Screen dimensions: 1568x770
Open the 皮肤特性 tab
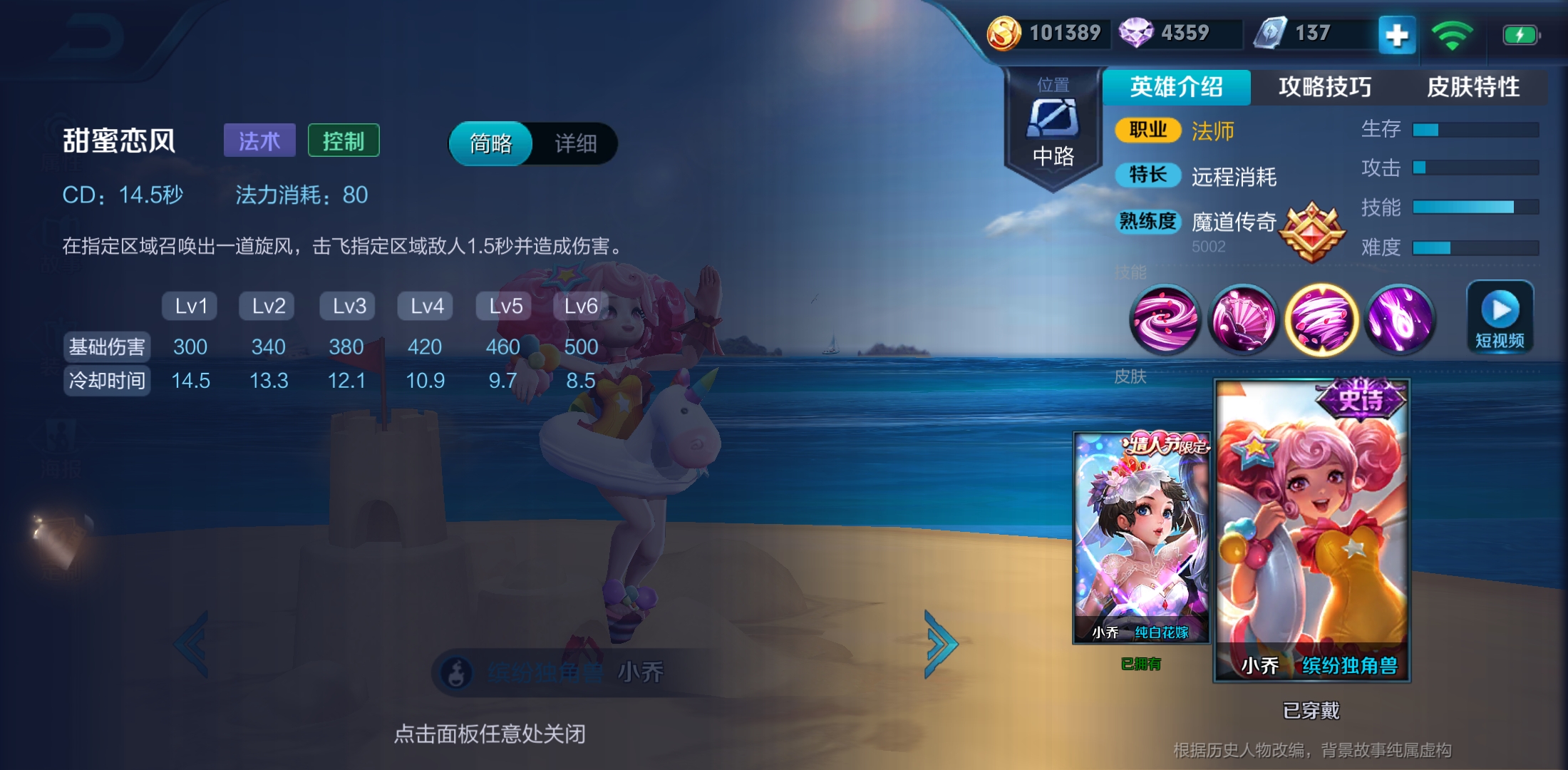coord(1472,87)
